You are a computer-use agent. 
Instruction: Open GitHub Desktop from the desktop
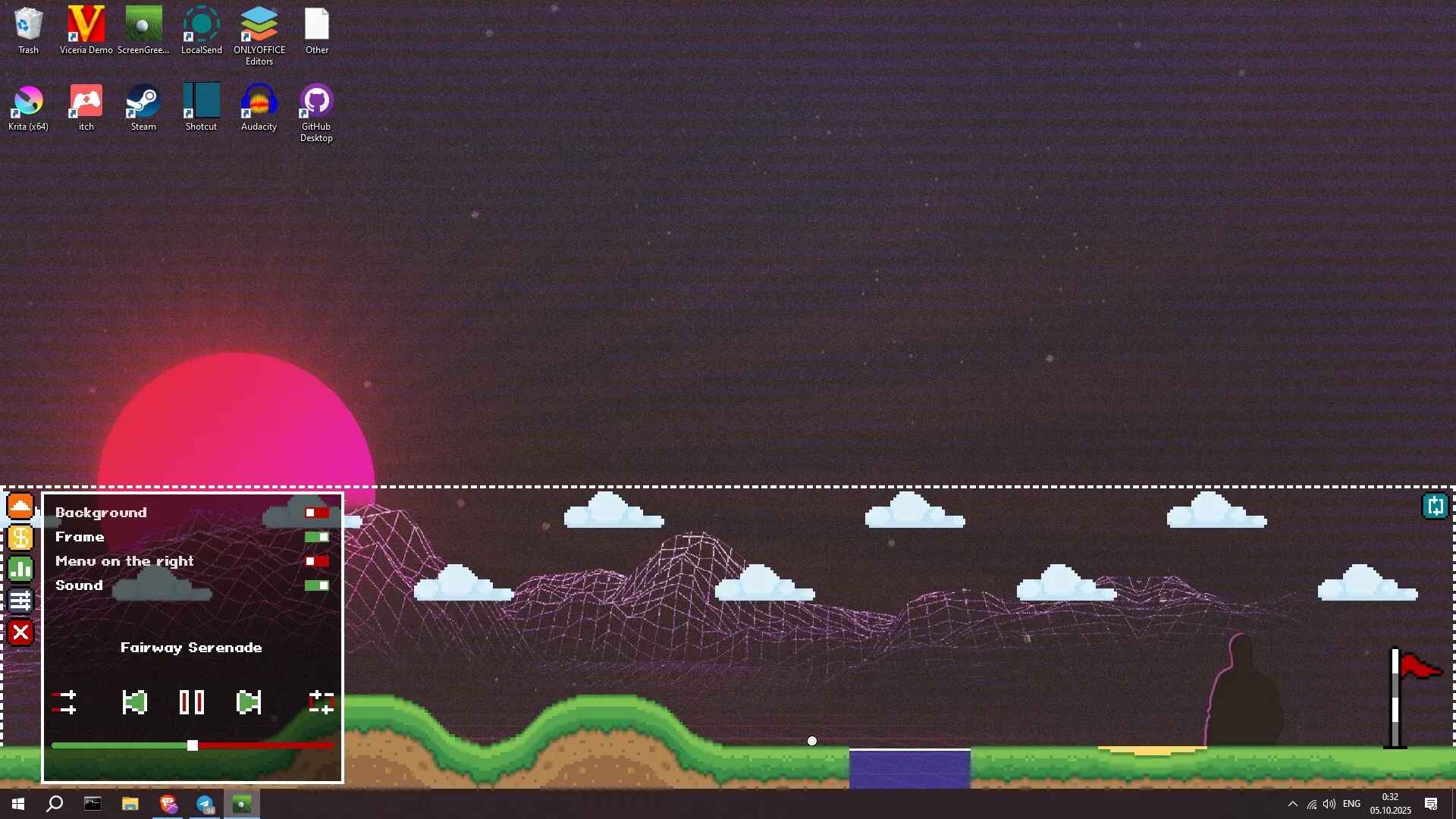315,101
